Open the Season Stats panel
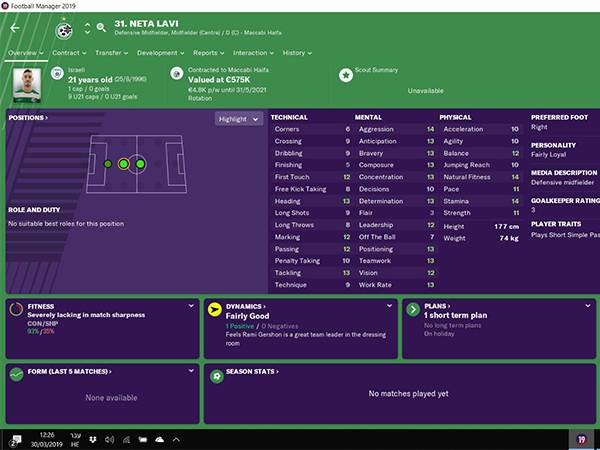Image resolution: width=600 pixels, height=450 pixels. [x=252, y=371]
